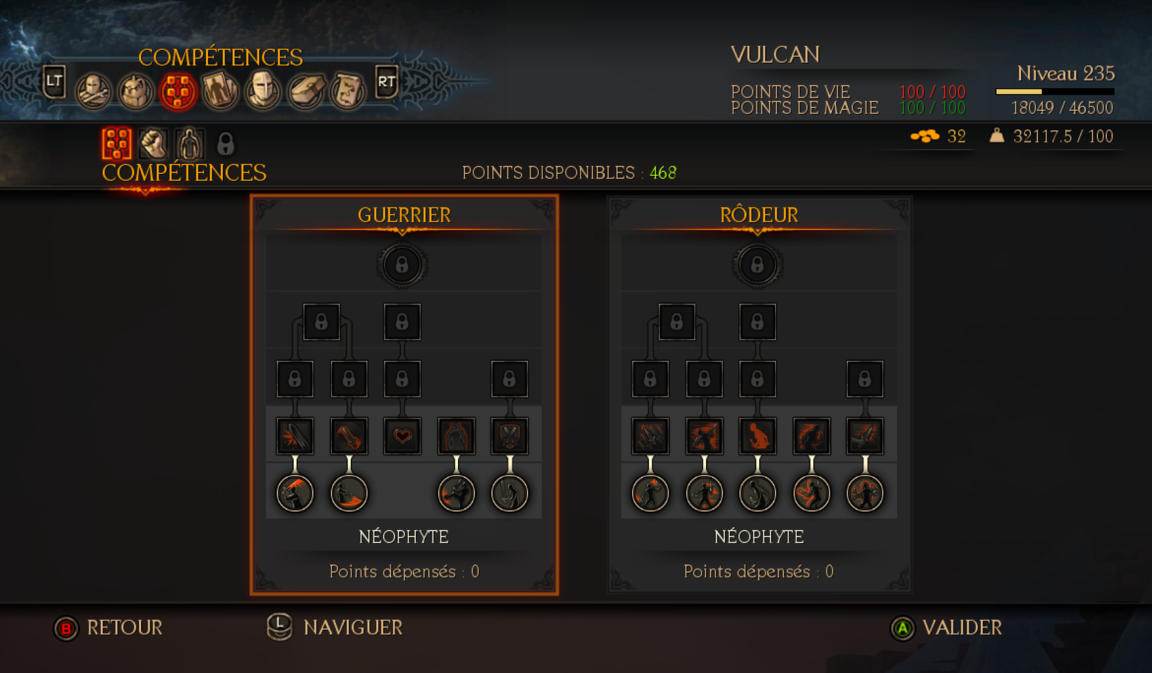Open the book journal tab
Image resolution: width=1152 pixels, height=673 pixels.
pos(305,91)
